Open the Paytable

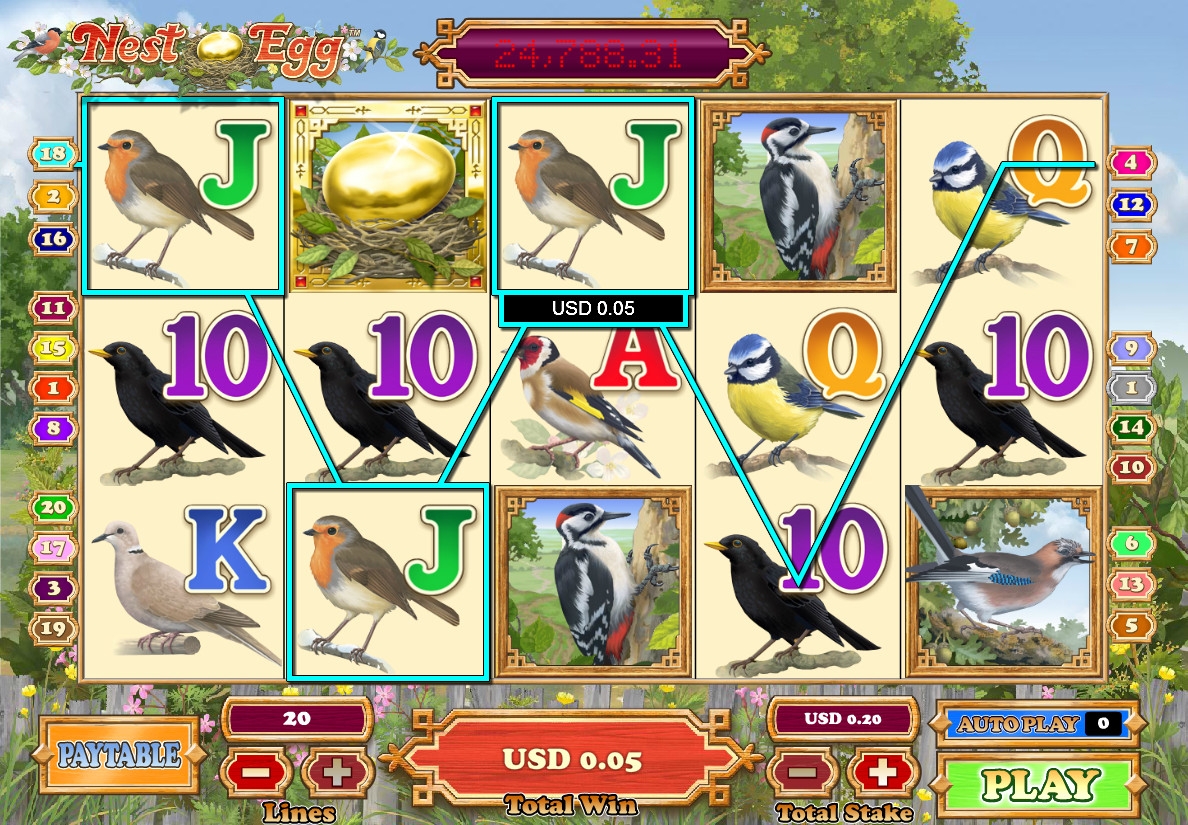point(119,754)
